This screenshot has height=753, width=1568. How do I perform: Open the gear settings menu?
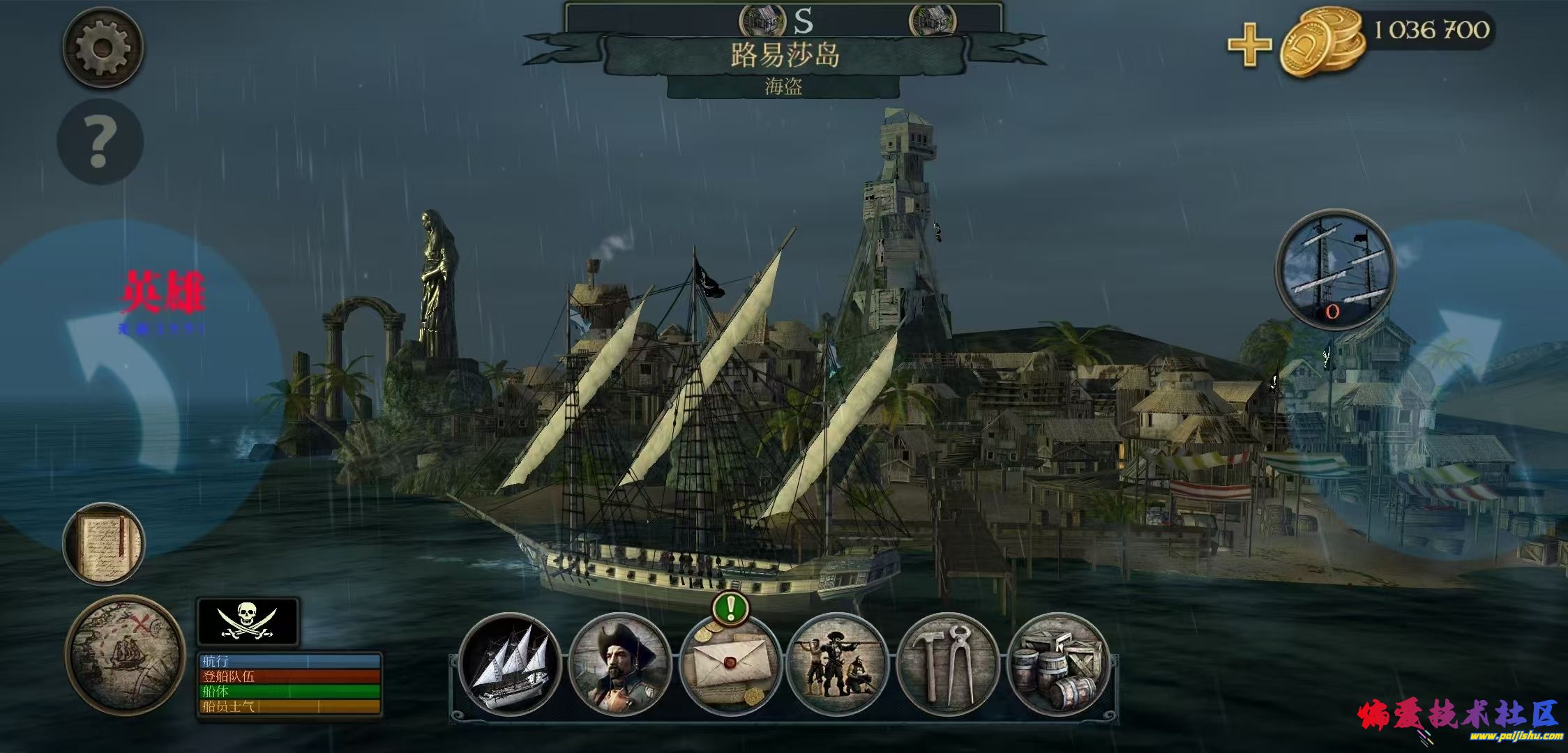click(103, 48)
